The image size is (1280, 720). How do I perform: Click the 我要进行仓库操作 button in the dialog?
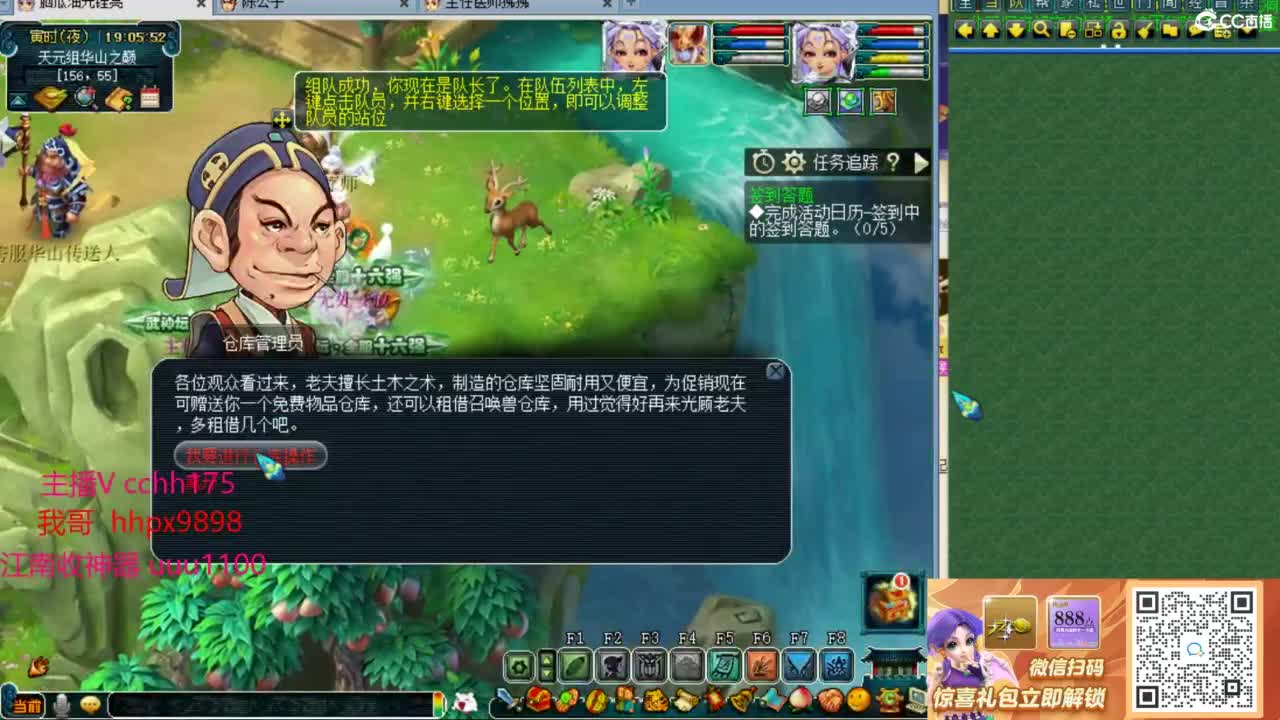click(250, 456)
